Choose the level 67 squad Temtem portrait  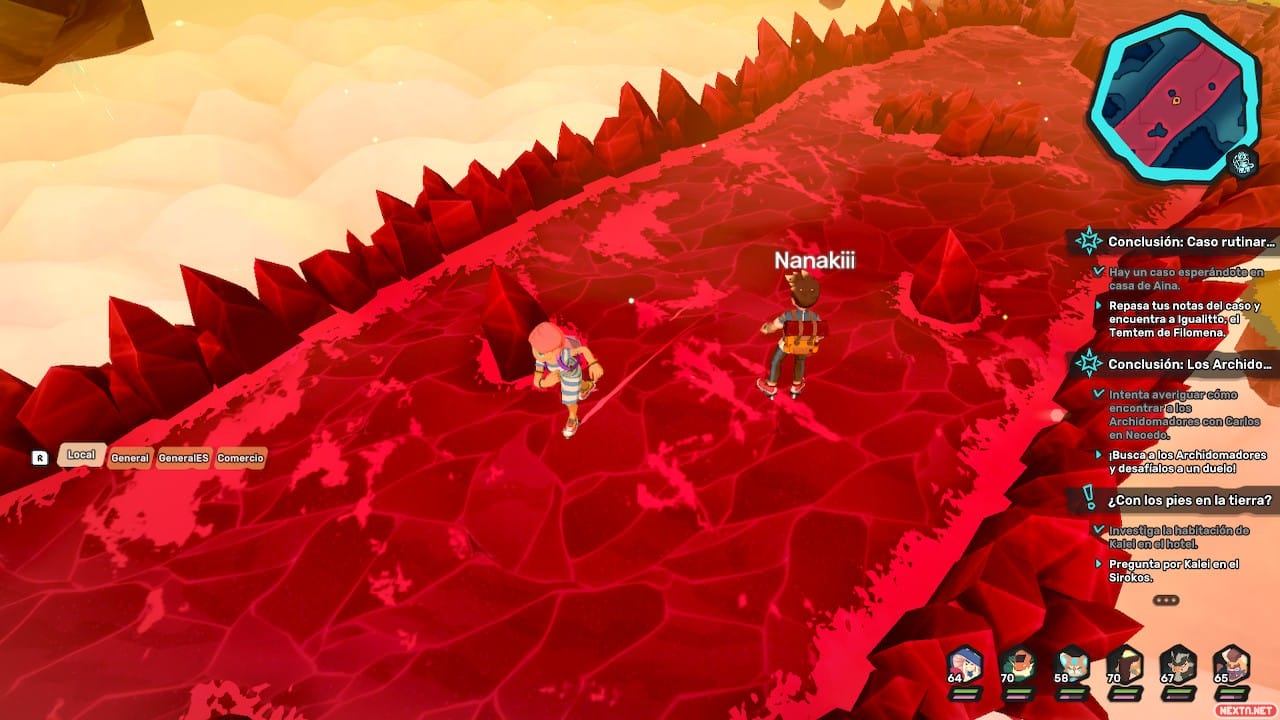pos(1178,665)
